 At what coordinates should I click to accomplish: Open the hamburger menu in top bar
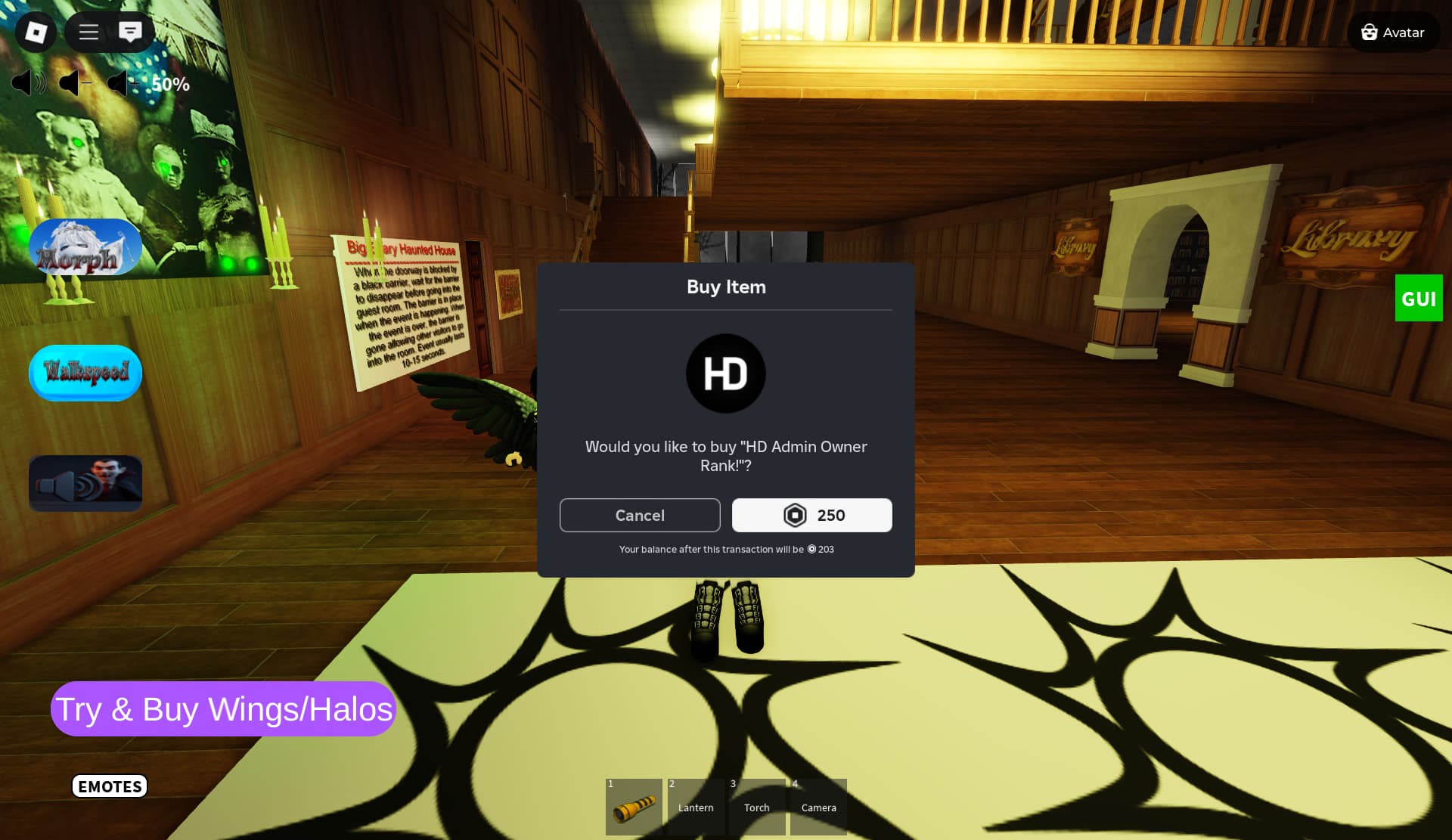click(x=89, y=32)
